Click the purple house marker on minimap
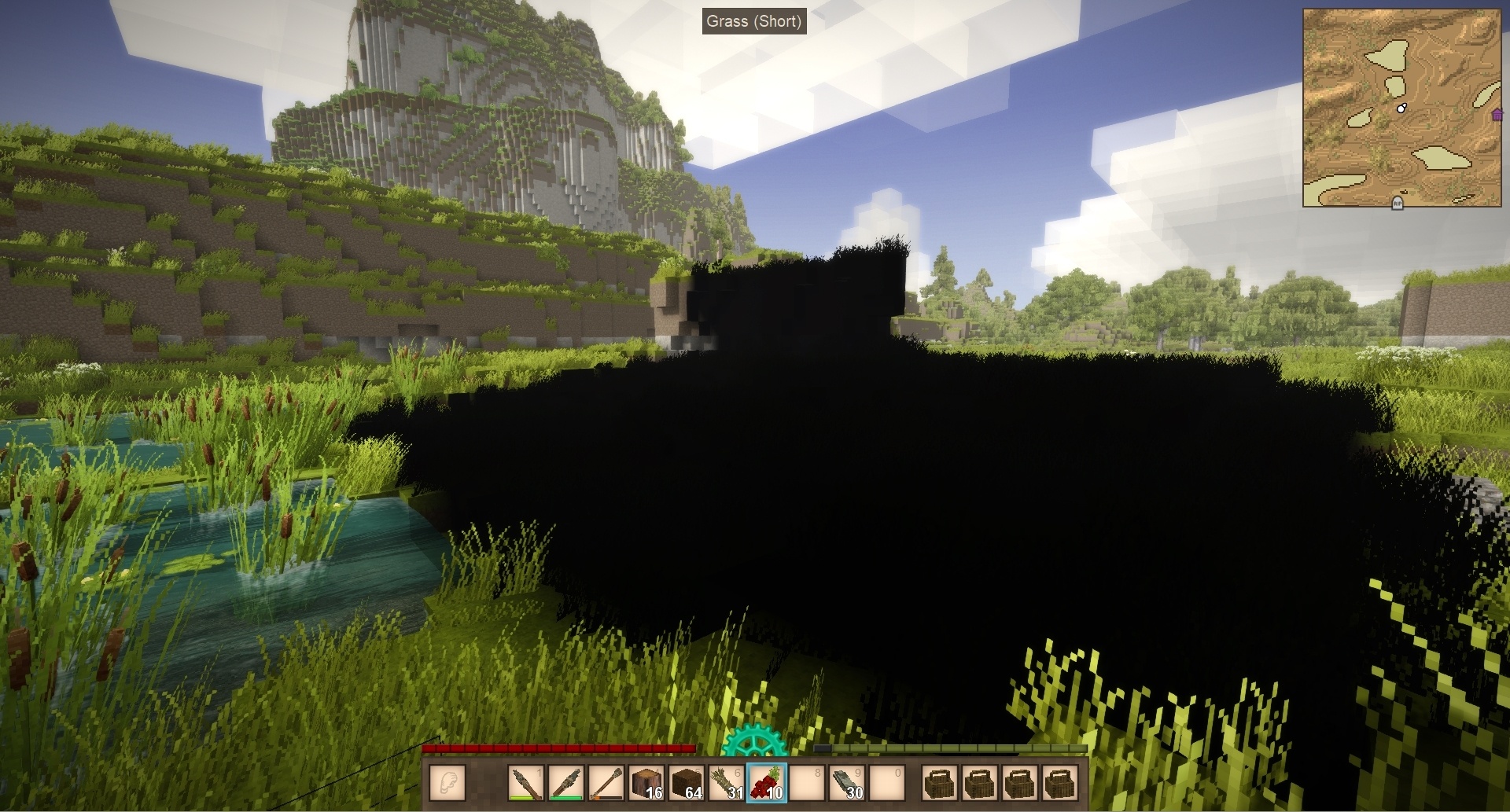Image resolution: width=1510 pixels, height=812 pixels. tap(1497, 116)
